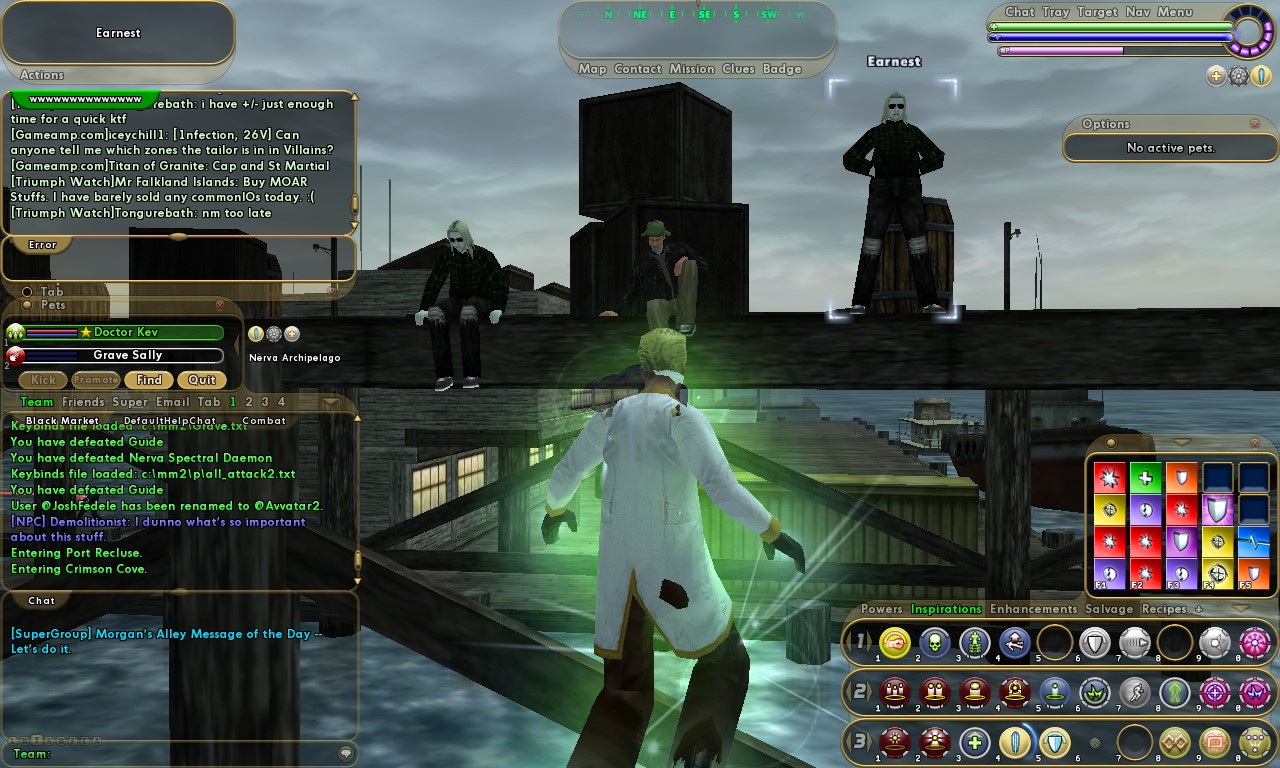Image resolution: width=1280 pixels, height=768 pixels.
Task: Select teammate Grave Sally
Action: click(x=127, y=355)
